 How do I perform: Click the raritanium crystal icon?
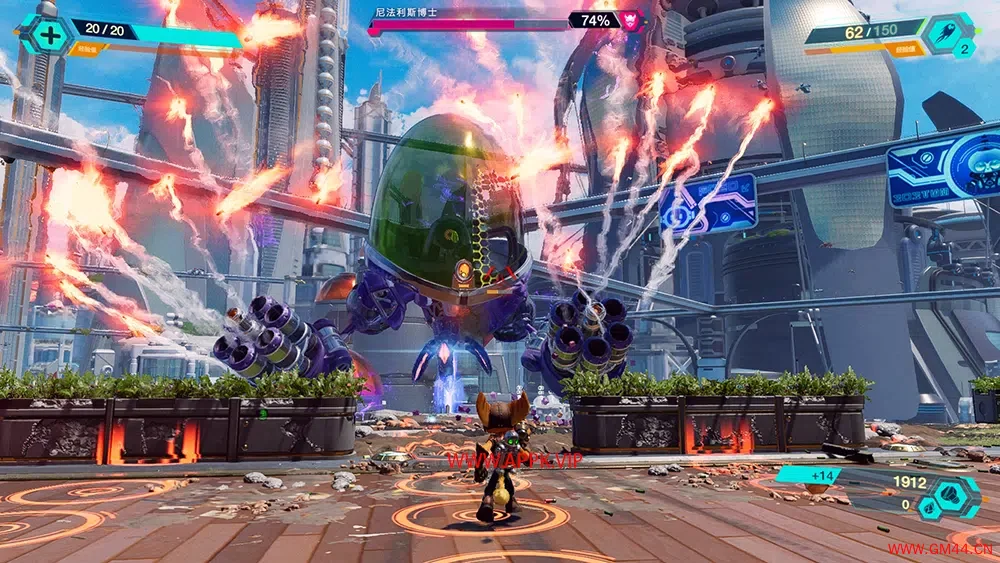click(x=928, y=507)
